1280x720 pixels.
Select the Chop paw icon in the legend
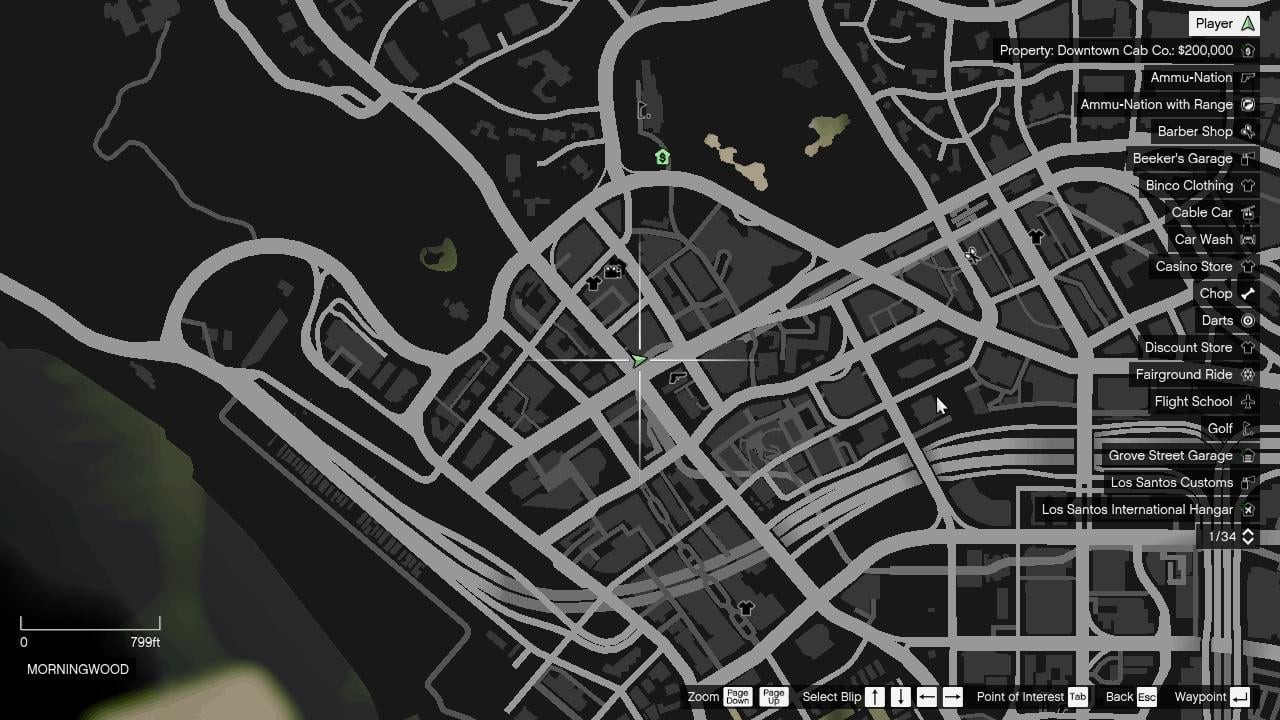[1246, 293]
